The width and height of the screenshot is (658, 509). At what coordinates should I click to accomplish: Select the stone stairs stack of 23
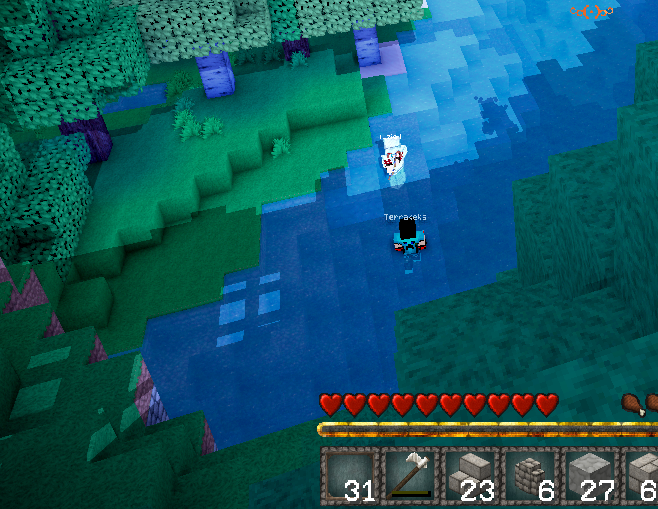pyautogui.click(x=469, y=474)
